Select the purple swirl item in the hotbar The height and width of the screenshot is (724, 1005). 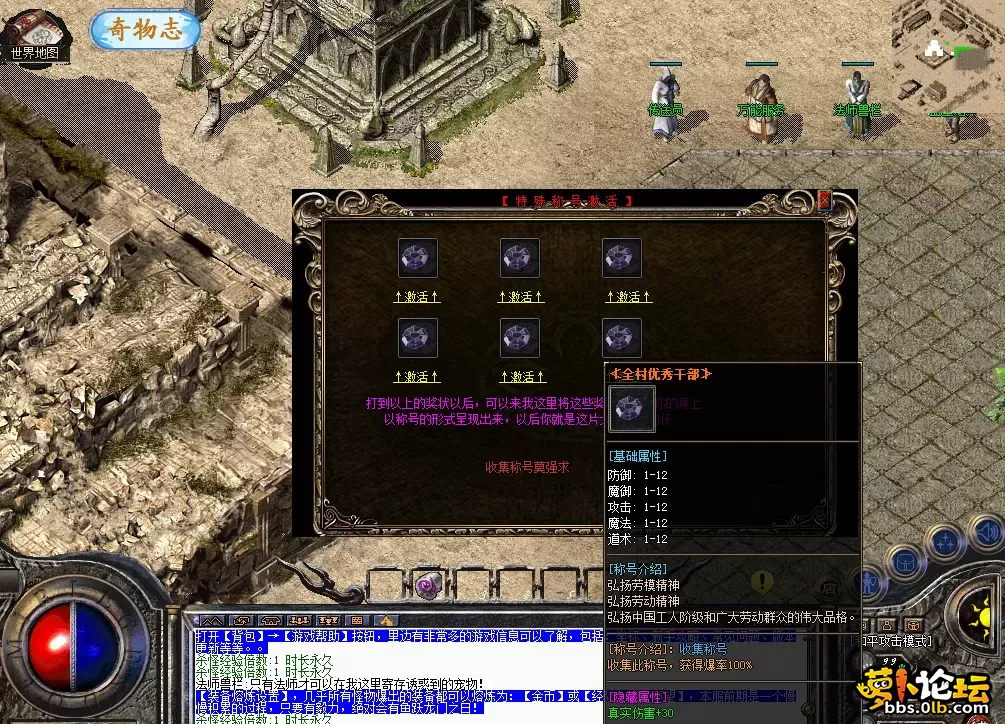tap(428, 585)
